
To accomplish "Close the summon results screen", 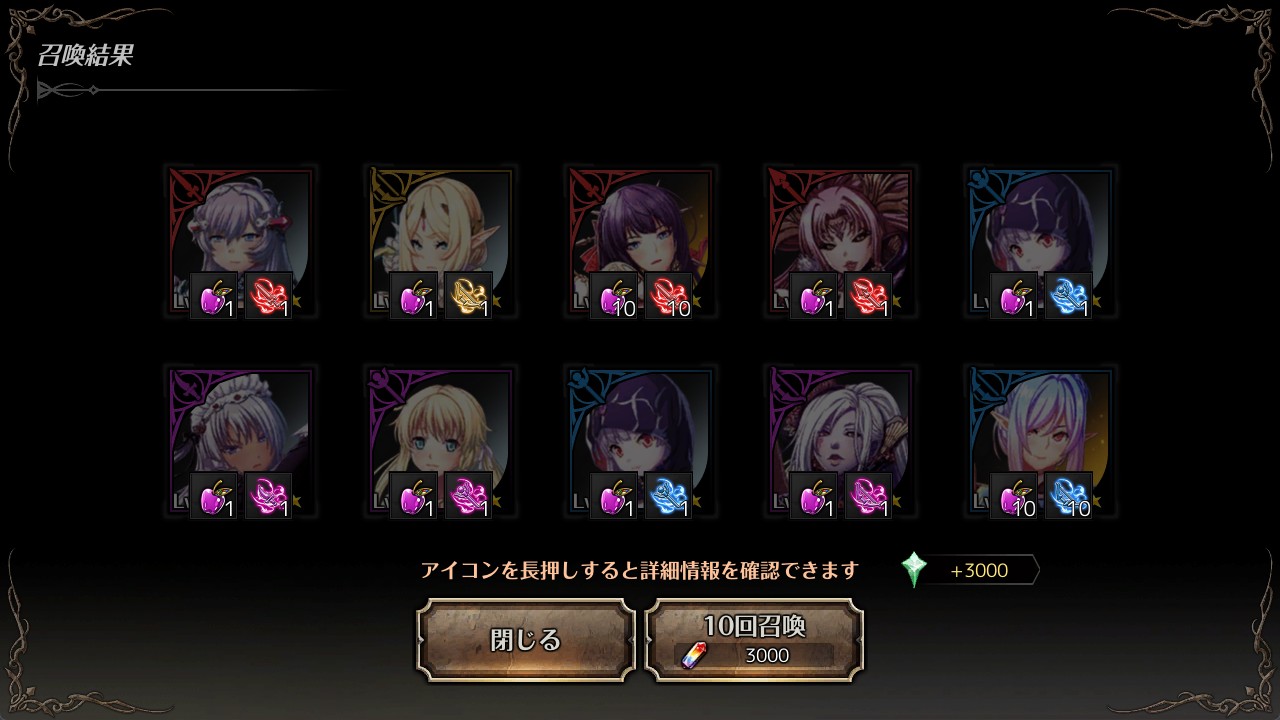I will [526, 640].
